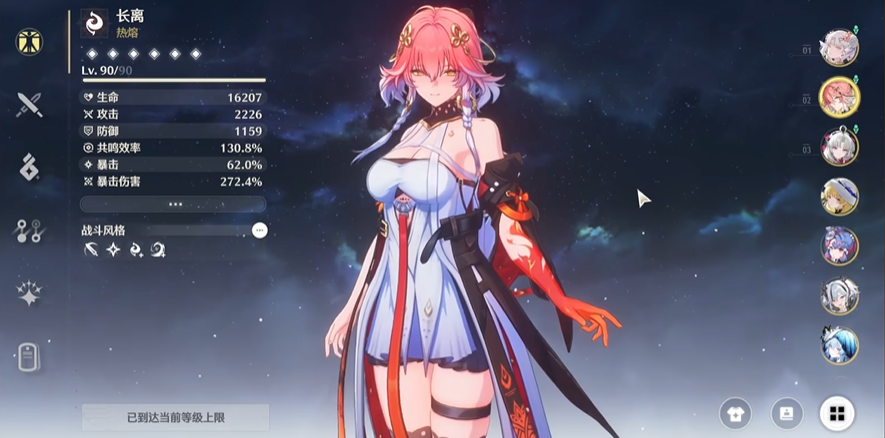Choose the pink-haired Changli portrait in slot 02

point(838,97)
